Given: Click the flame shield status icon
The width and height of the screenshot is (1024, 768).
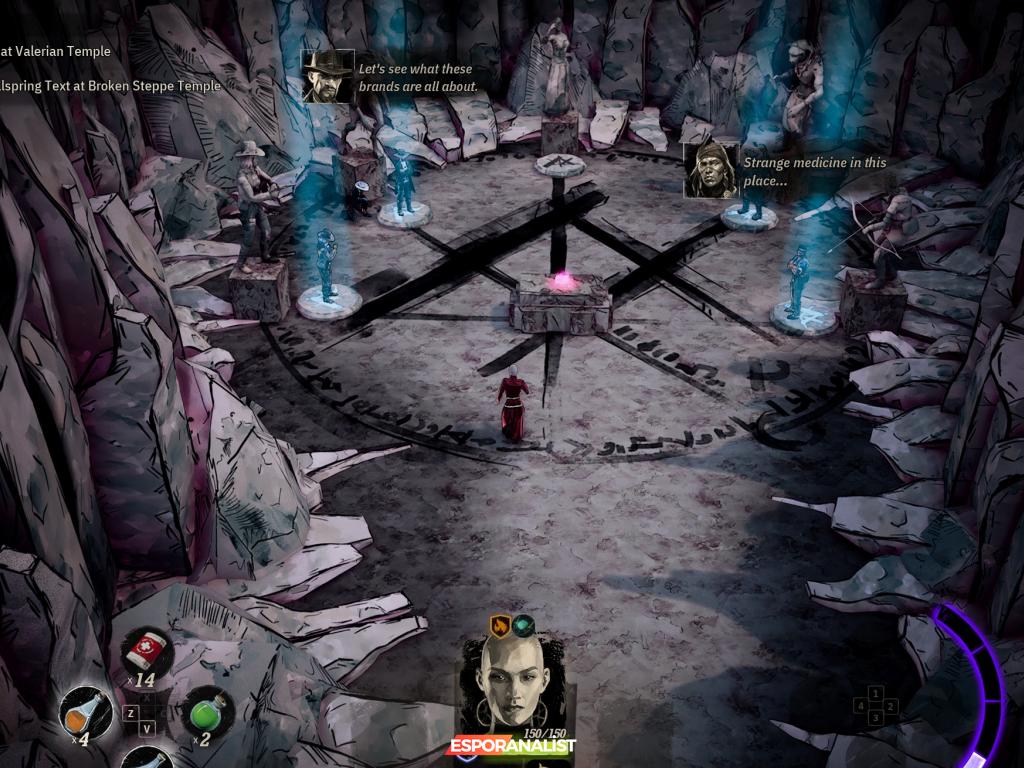Looking at the screenshot, I should click(500, 627).
